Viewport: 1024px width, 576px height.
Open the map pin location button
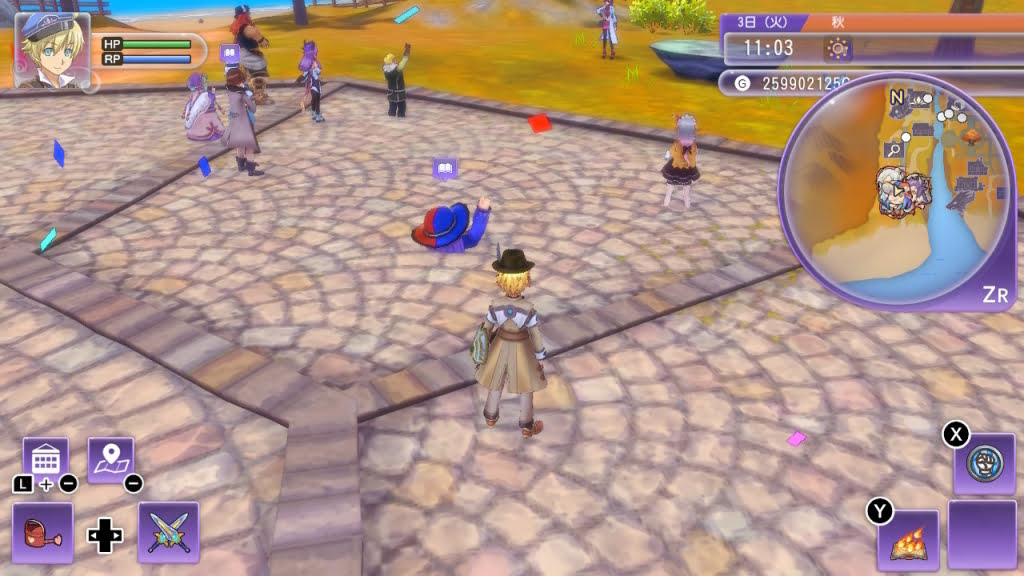pyautogui.click(x=110, y=460)
